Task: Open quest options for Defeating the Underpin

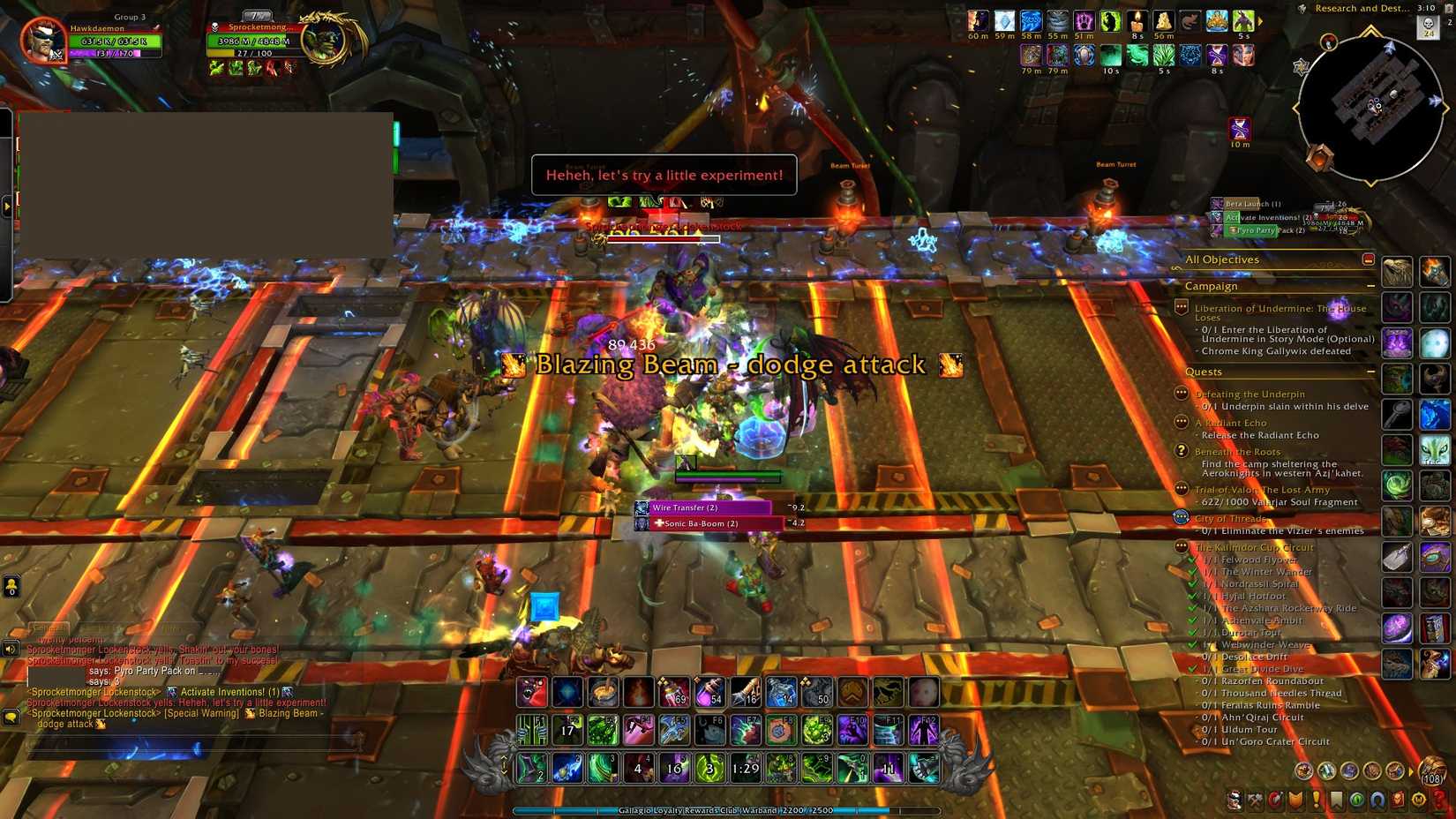Action: [x=1180, y=394]
